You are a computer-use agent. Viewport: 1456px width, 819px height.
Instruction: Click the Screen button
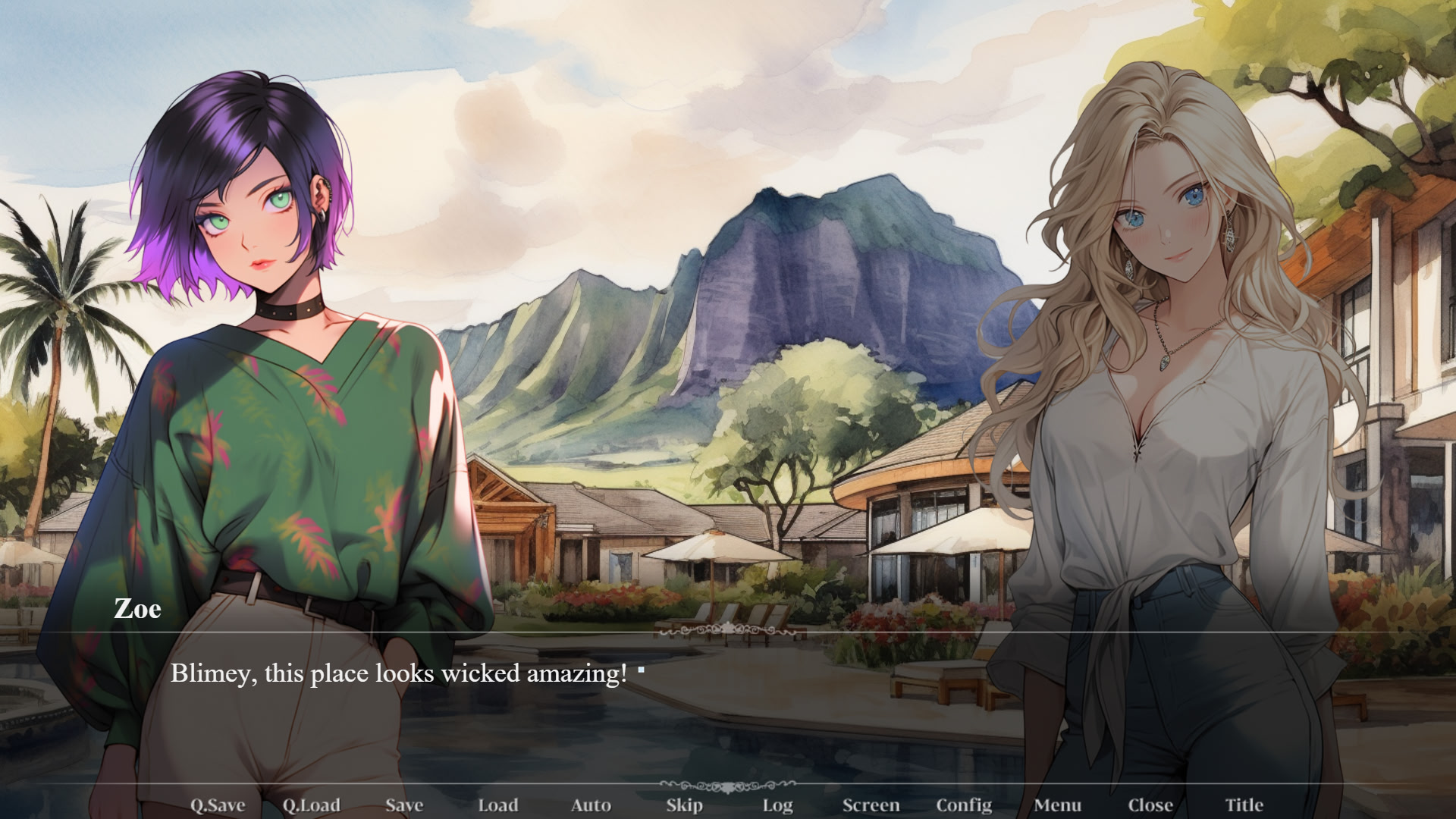pos(871,805)
